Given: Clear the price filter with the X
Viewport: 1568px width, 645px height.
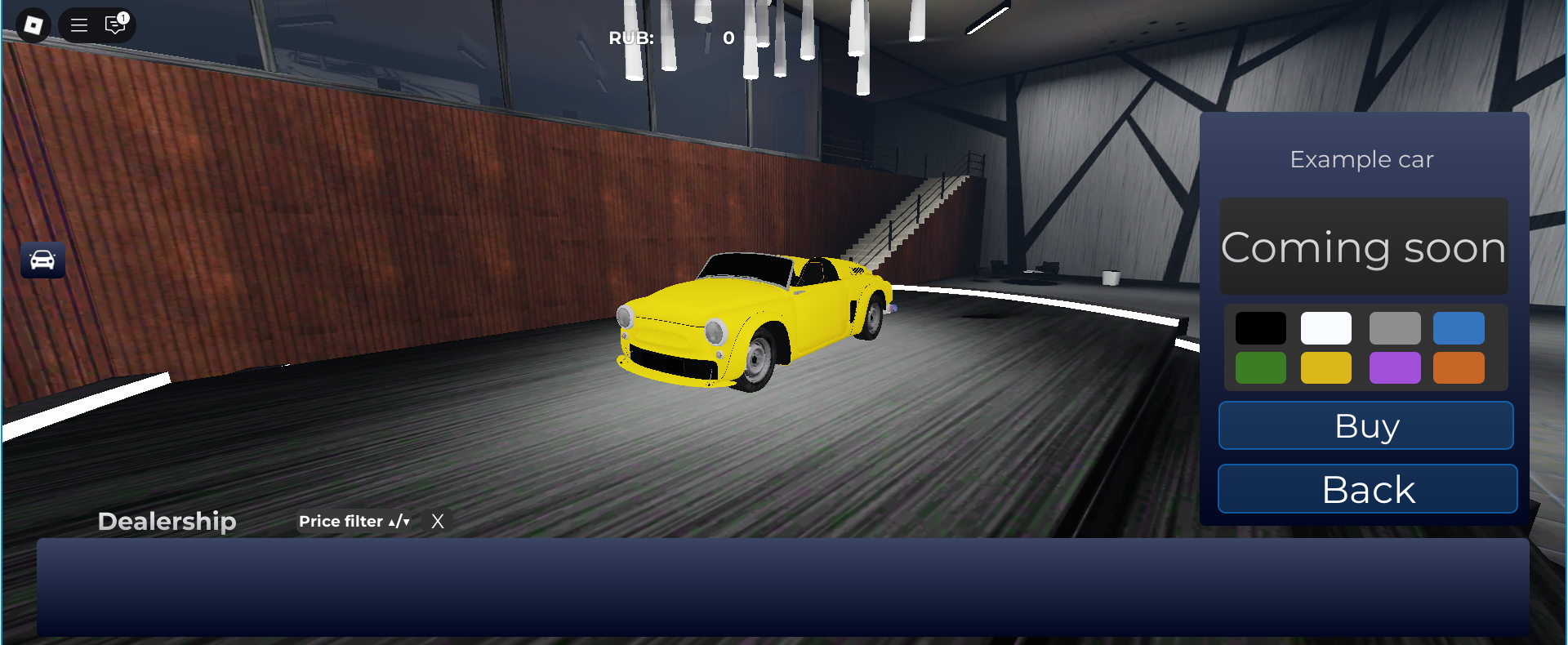Looking at the screenshot, I should tap(438, 521).
